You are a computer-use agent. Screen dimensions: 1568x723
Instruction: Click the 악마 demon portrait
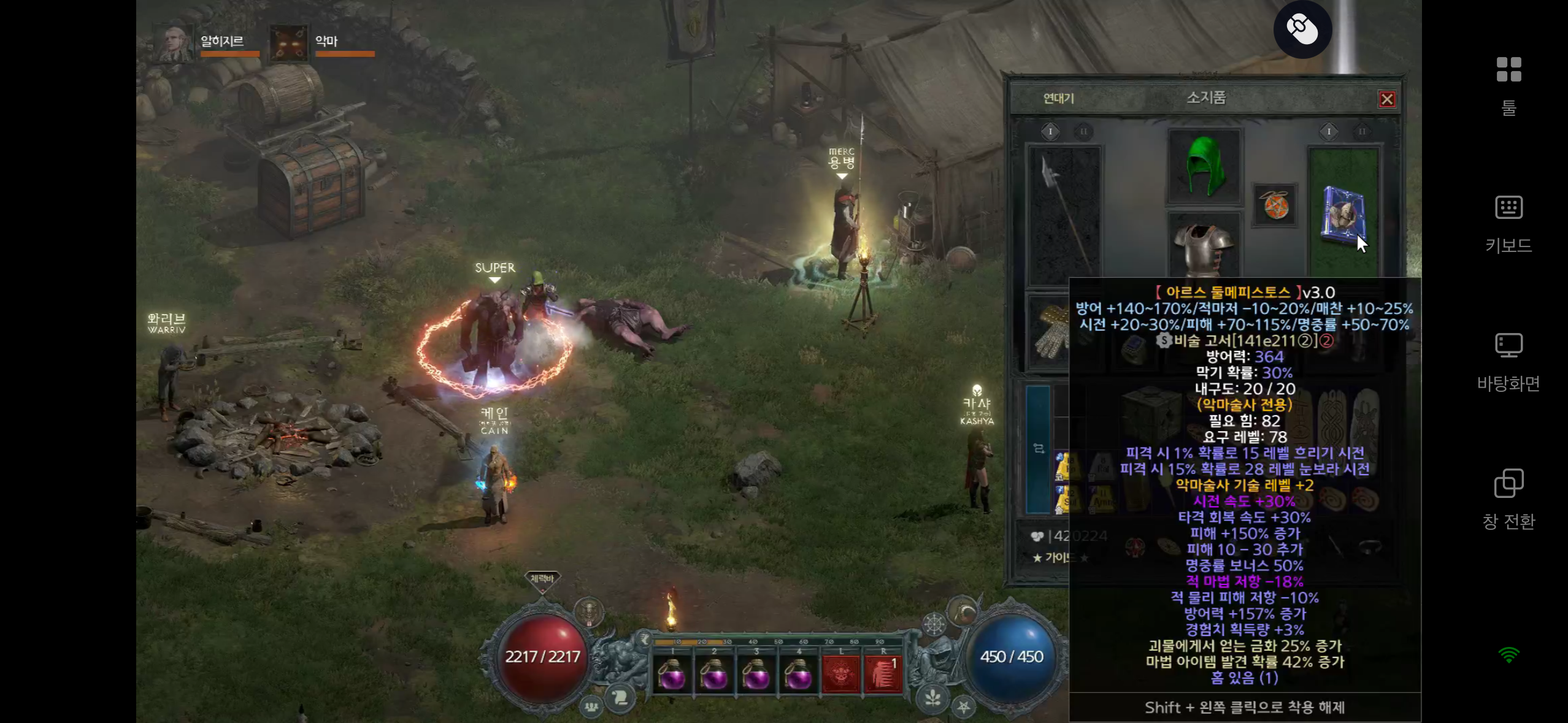point(289,43)
